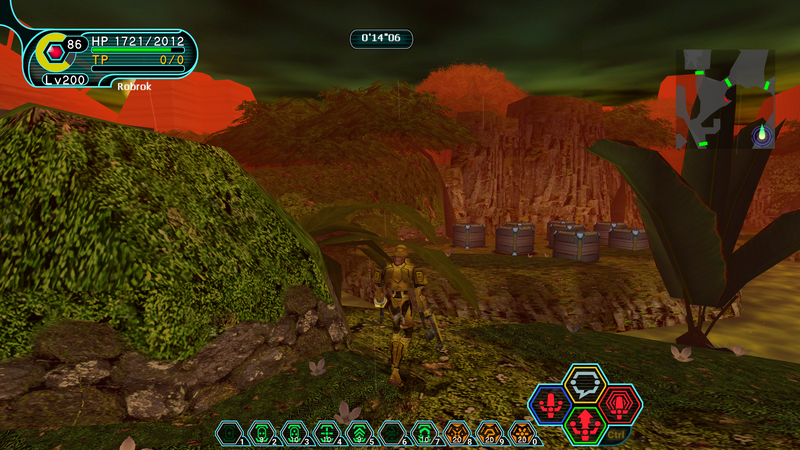Select the yellow speech-bubble chat action
Image resolution: width=800 pixels, height=450 pixels.
click(x=584, y=382)
